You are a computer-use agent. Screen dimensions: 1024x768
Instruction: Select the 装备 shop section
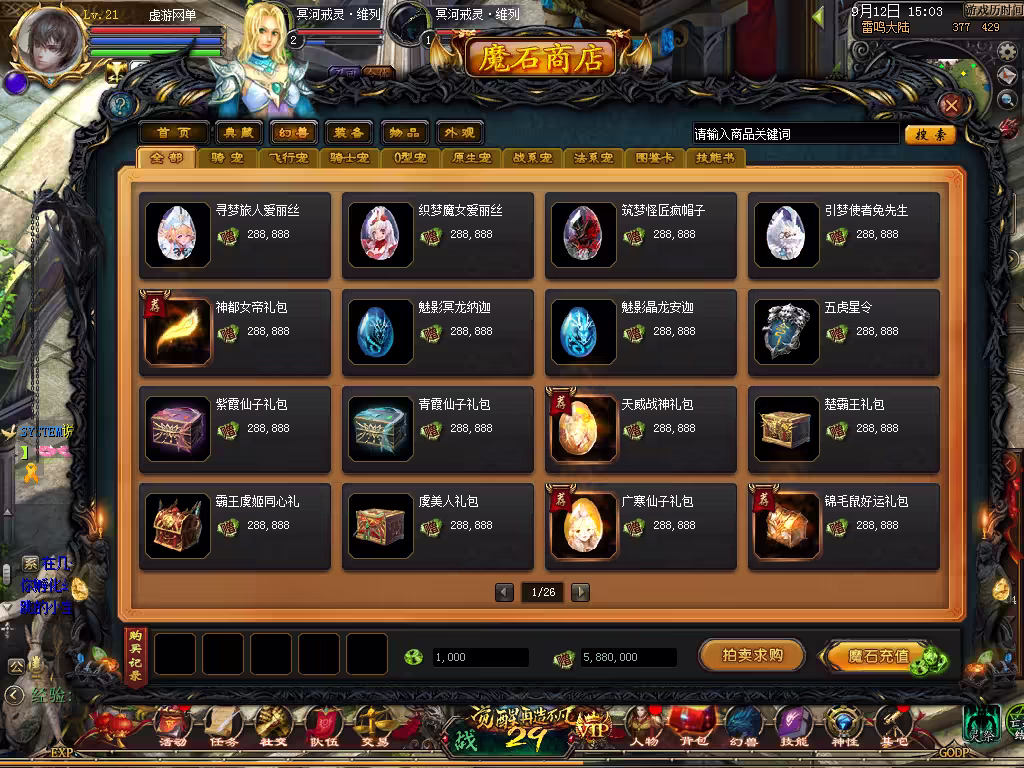tap(348, 133)
